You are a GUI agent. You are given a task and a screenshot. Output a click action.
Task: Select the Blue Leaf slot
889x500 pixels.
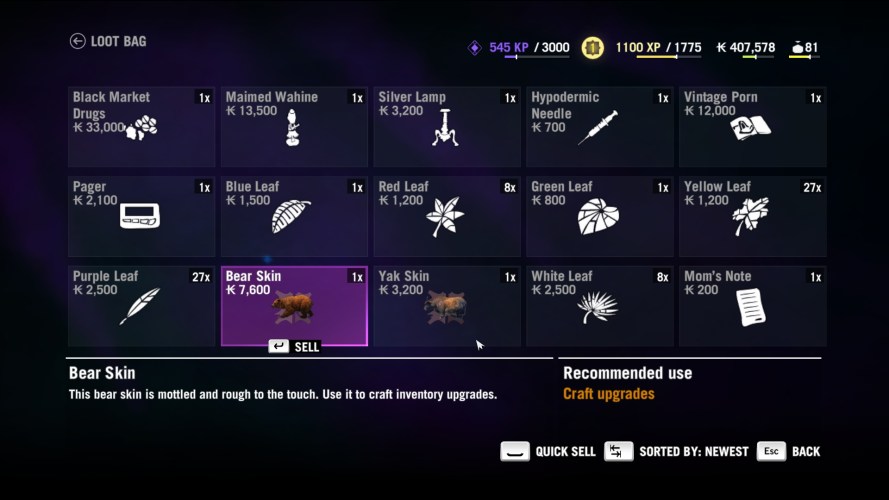coord(294,216)
